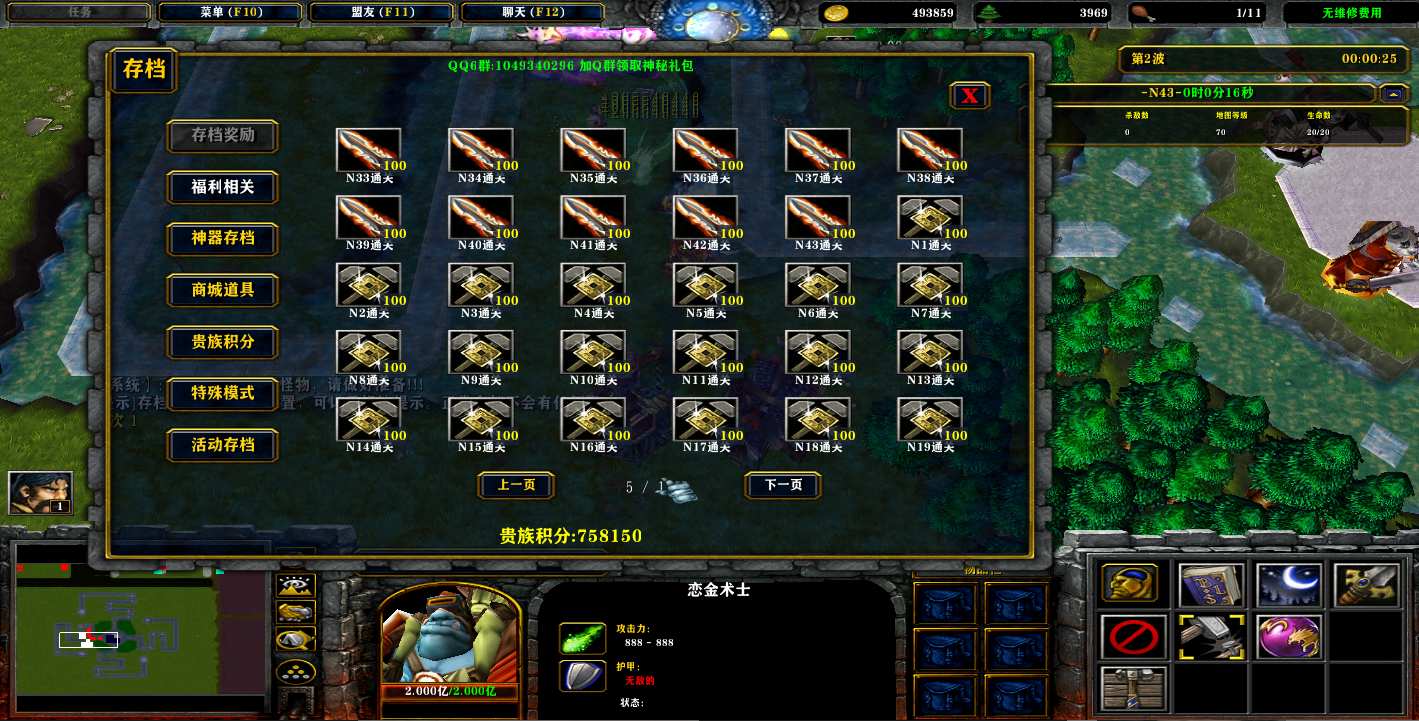Select the 存档奖励 category
Image resolution: width=1419 pixels, height=721 pixels.
[x=222, y=135]
